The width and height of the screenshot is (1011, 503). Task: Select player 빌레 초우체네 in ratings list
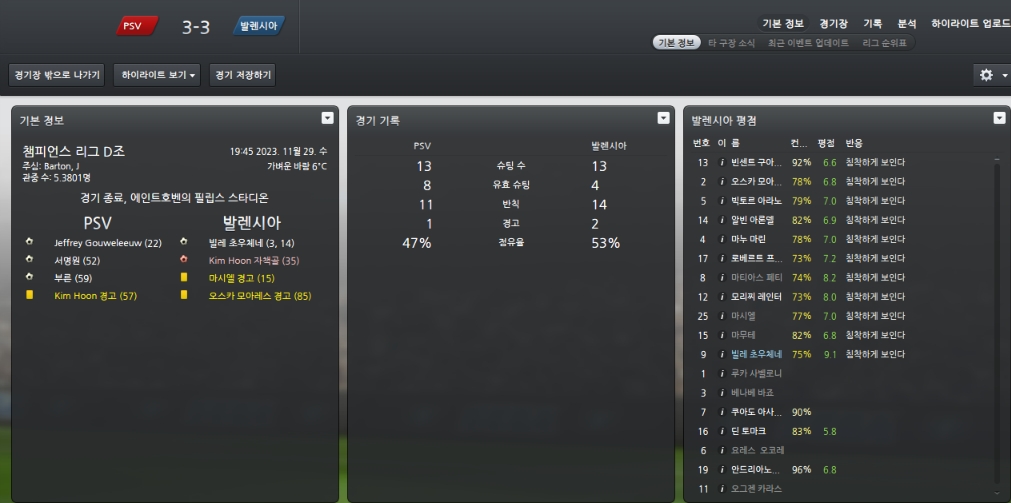point(755,354)
